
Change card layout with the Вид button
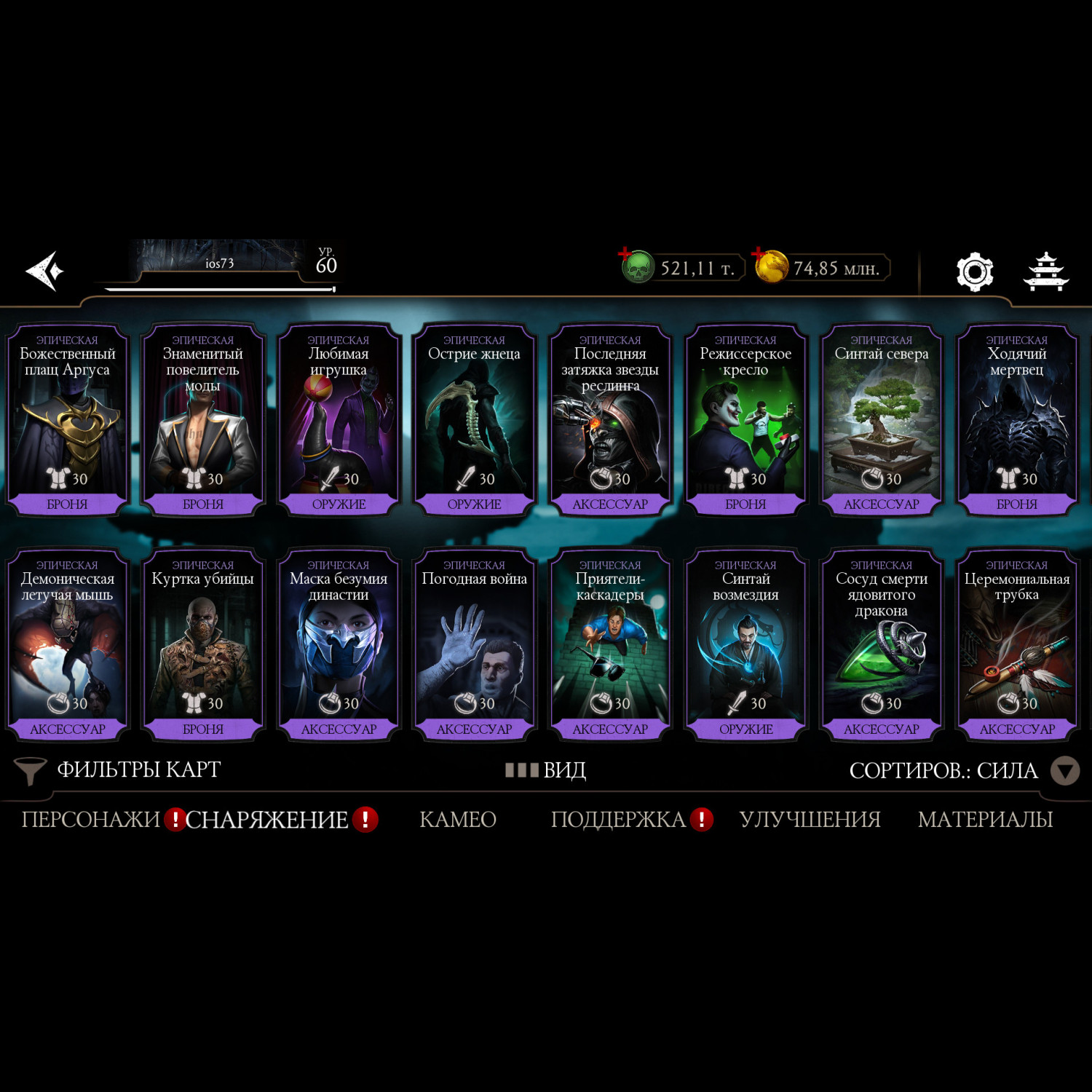tap(546, 770)
